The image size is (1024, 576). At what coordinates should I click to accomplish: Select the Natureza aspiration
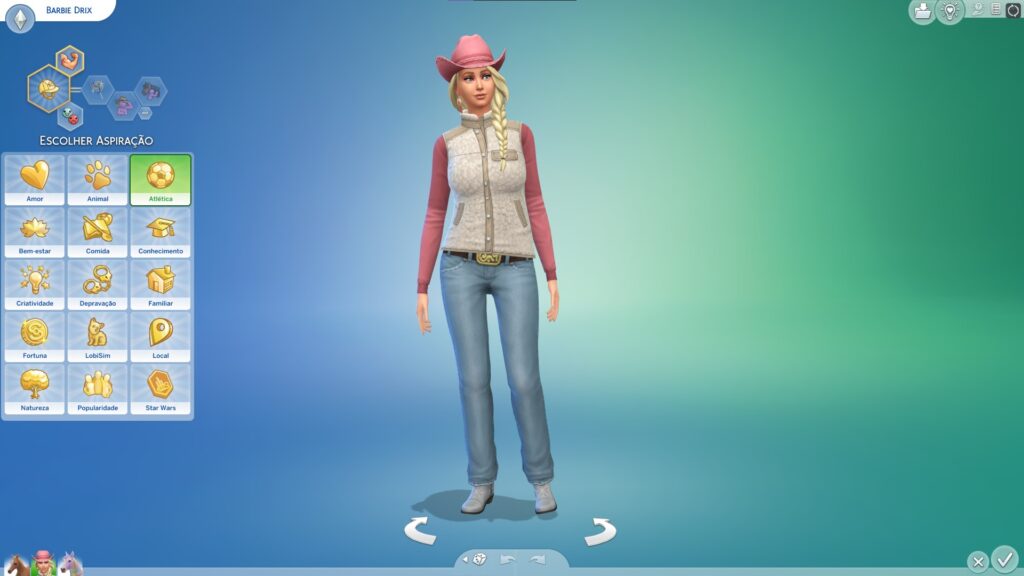coord(34,389)
